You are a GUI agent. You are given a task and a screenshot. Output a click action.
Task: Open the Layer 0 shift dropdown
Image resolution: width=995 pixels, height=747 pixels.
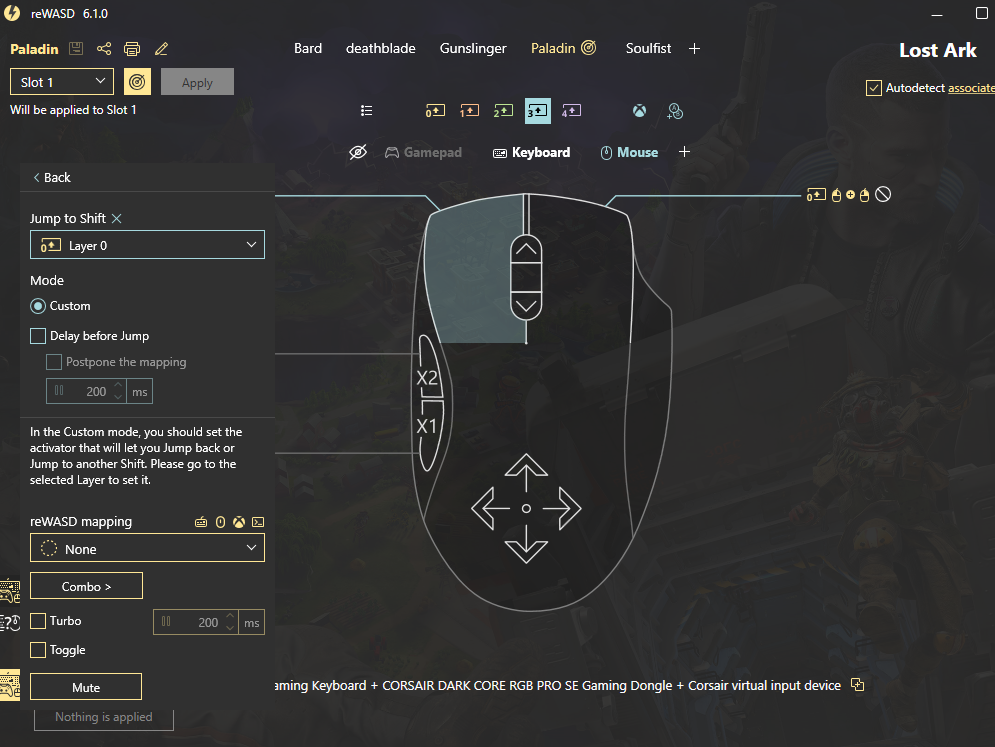(x=147, y=245)
